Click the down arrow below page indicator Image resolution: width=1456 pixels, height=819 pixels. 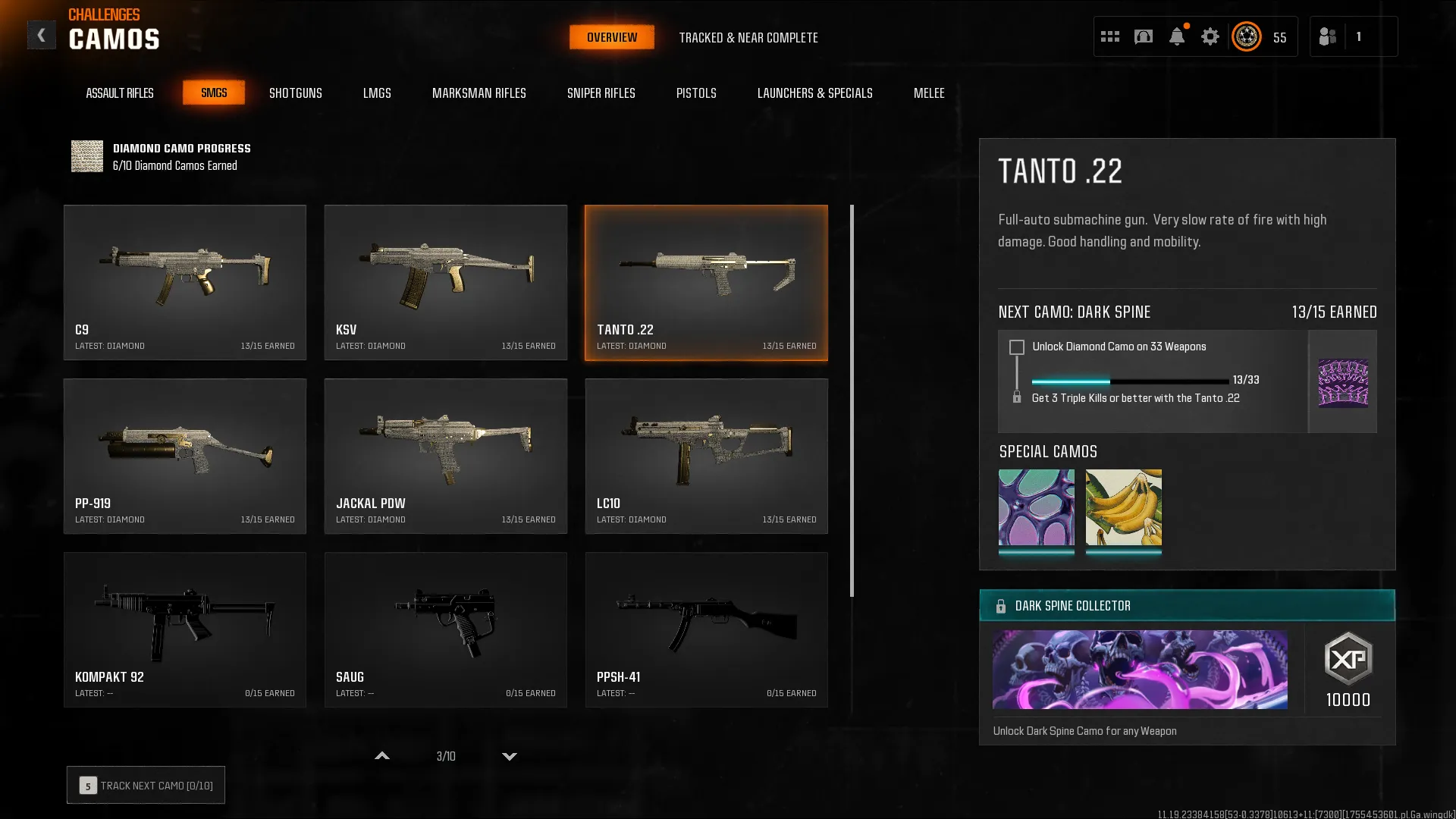point(509,756)
